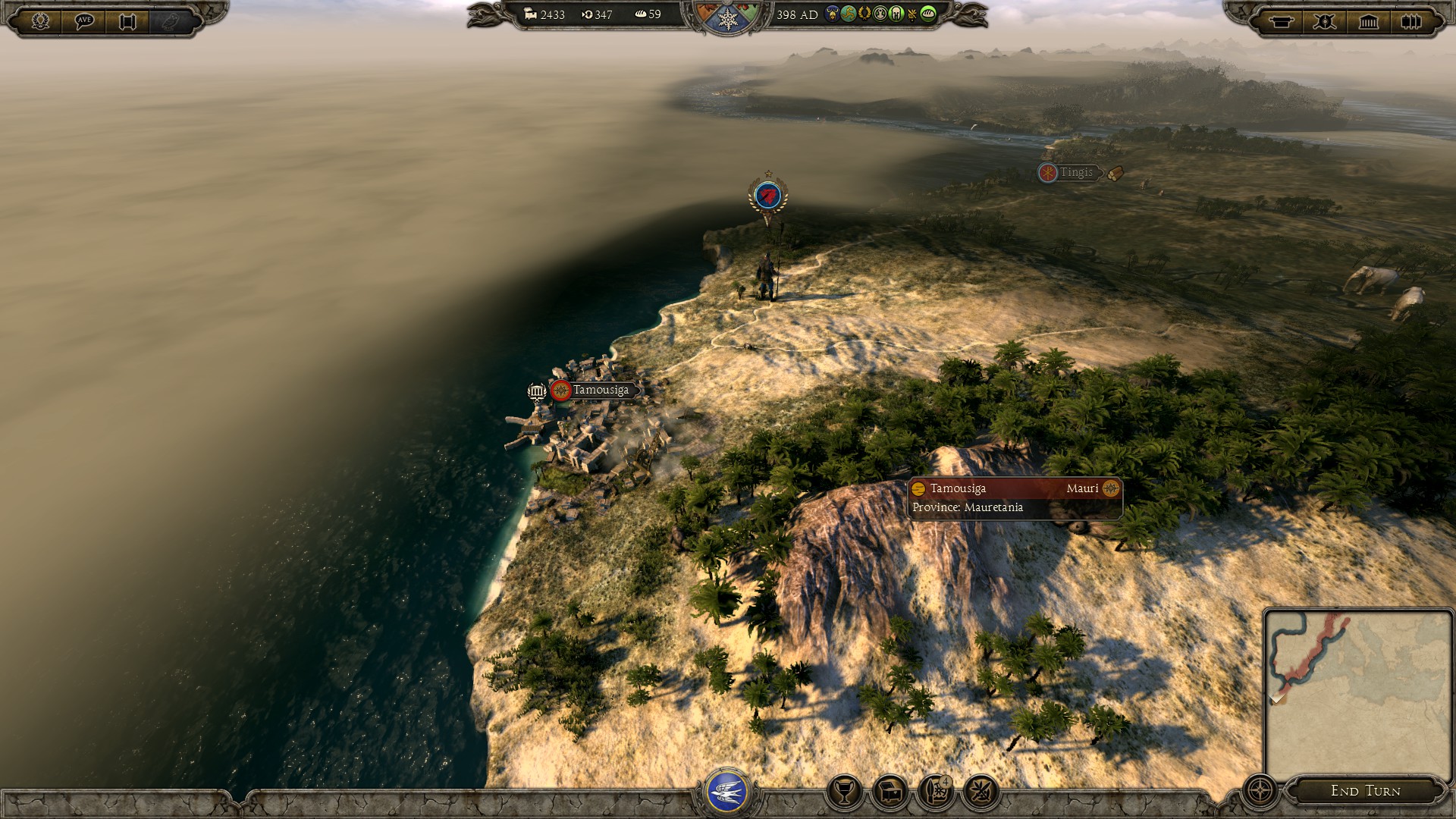End the current turn
This screenshot has width=1456, height=819.
tap(1365, 791)
